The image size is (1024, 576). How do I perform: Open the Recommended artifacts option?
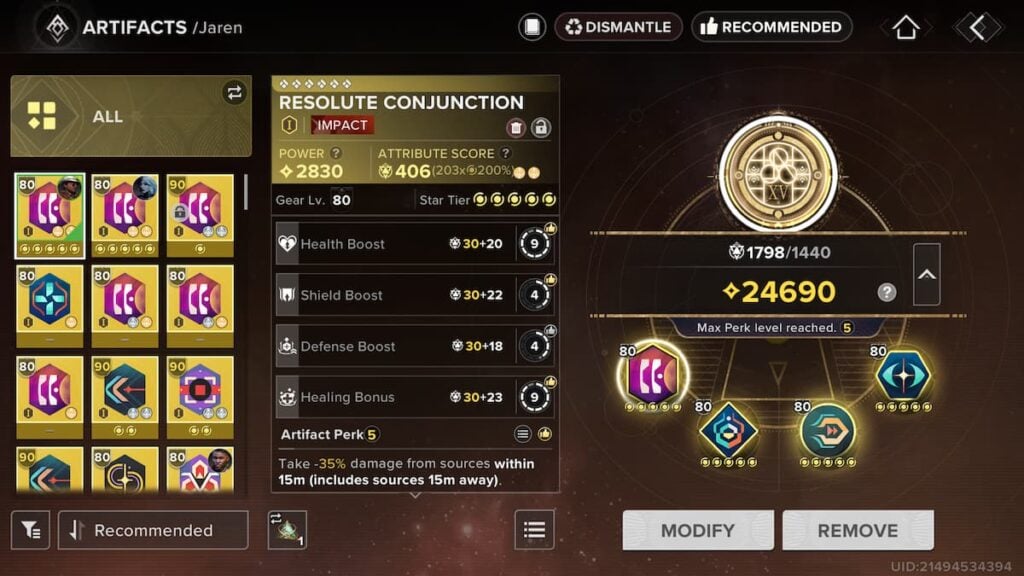[771, 27]
